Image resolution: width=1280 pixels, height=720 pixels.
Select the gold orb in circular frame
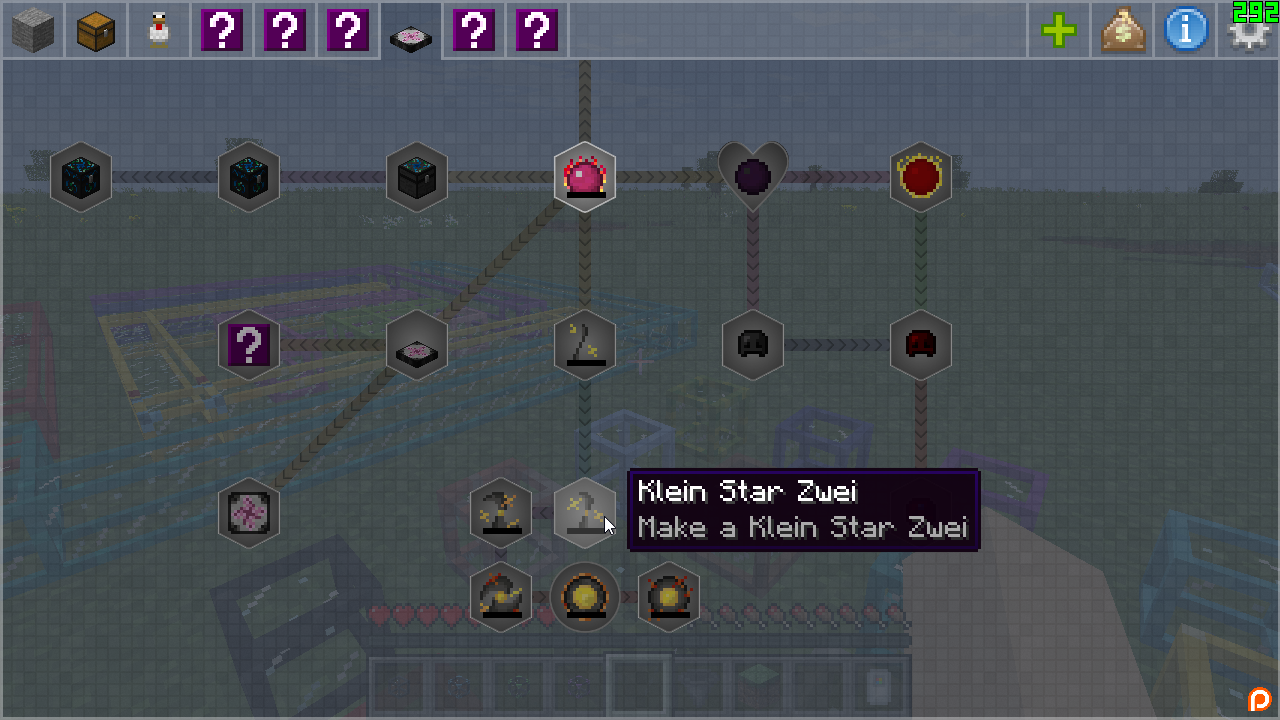[x=585, y=597]
